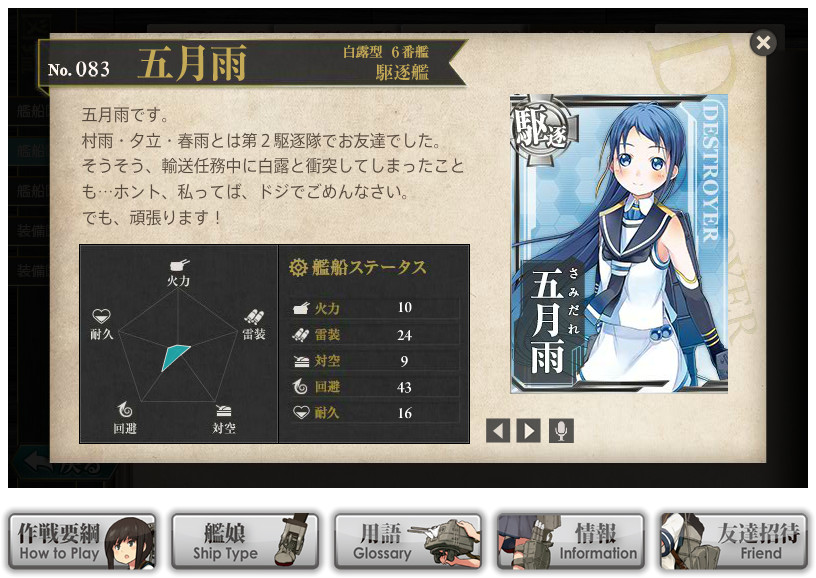816x578 pixels.
Task: Show the next ship entry
Action: click(x=529, y=431)
